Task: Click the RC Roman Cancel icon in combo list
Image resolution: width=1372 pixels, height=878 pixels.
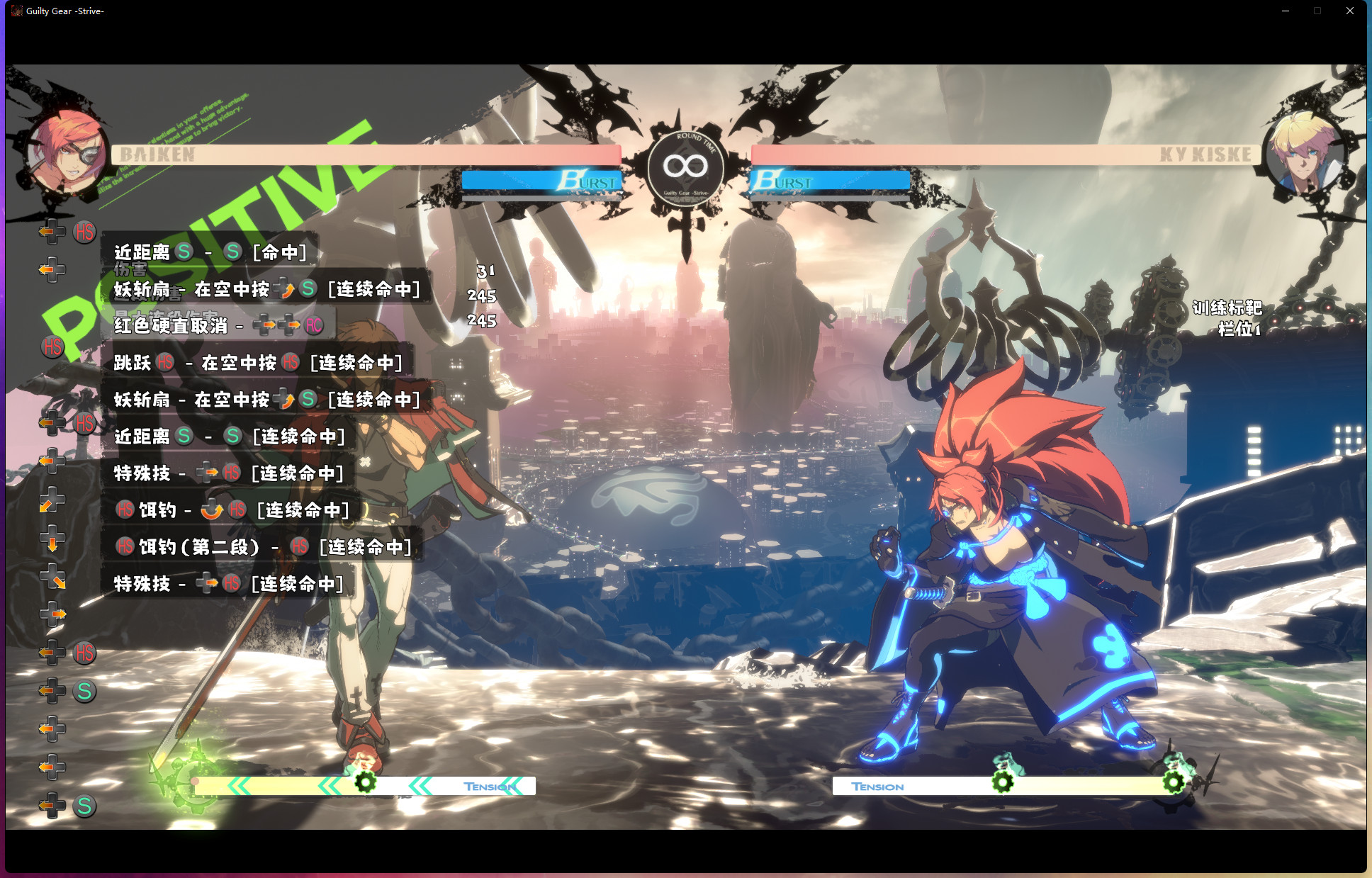Action: 313,325
